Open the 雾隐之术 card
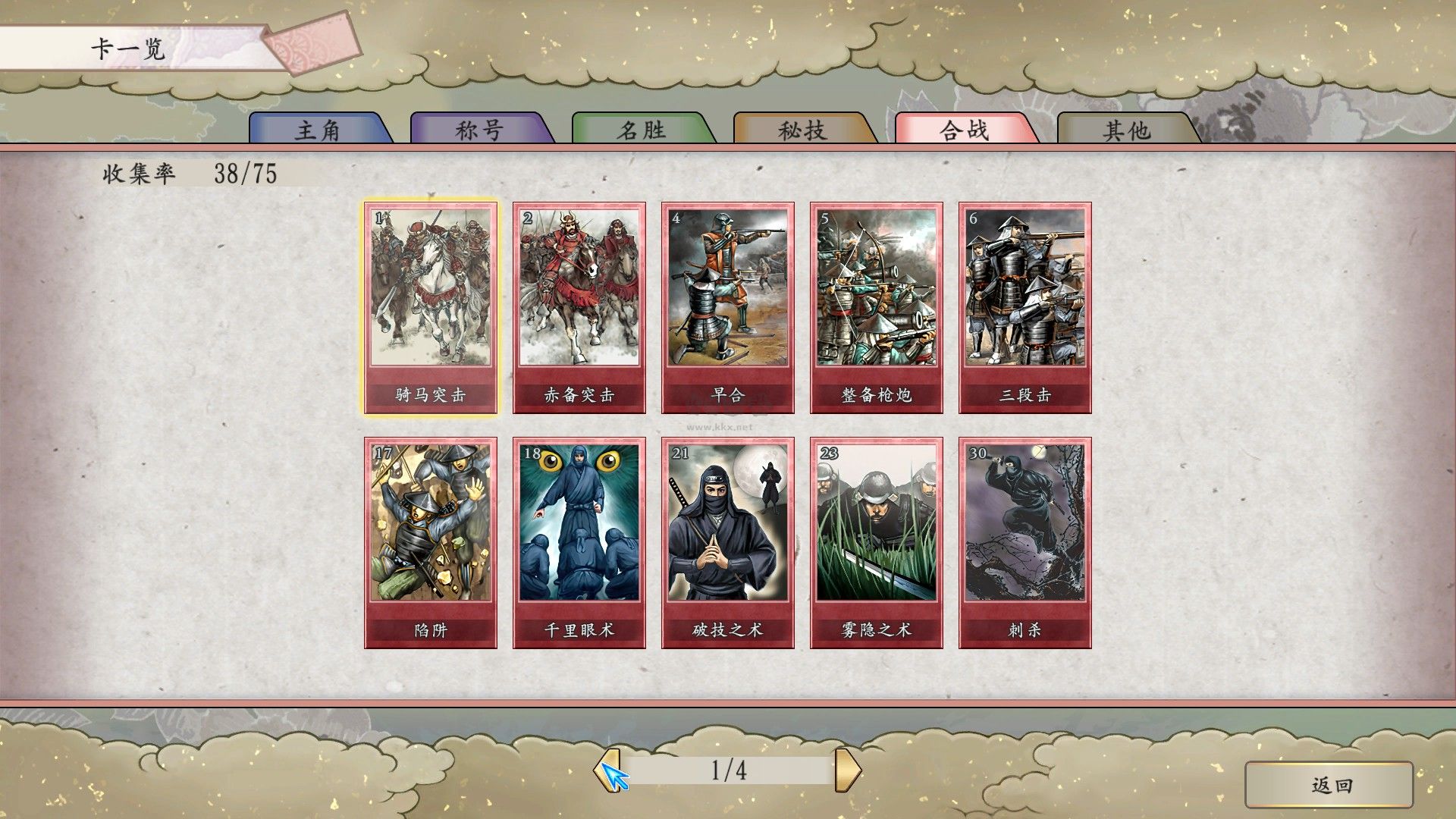Image resolution: width=1456 pixels, height=819 pixels. coord(877,542)
